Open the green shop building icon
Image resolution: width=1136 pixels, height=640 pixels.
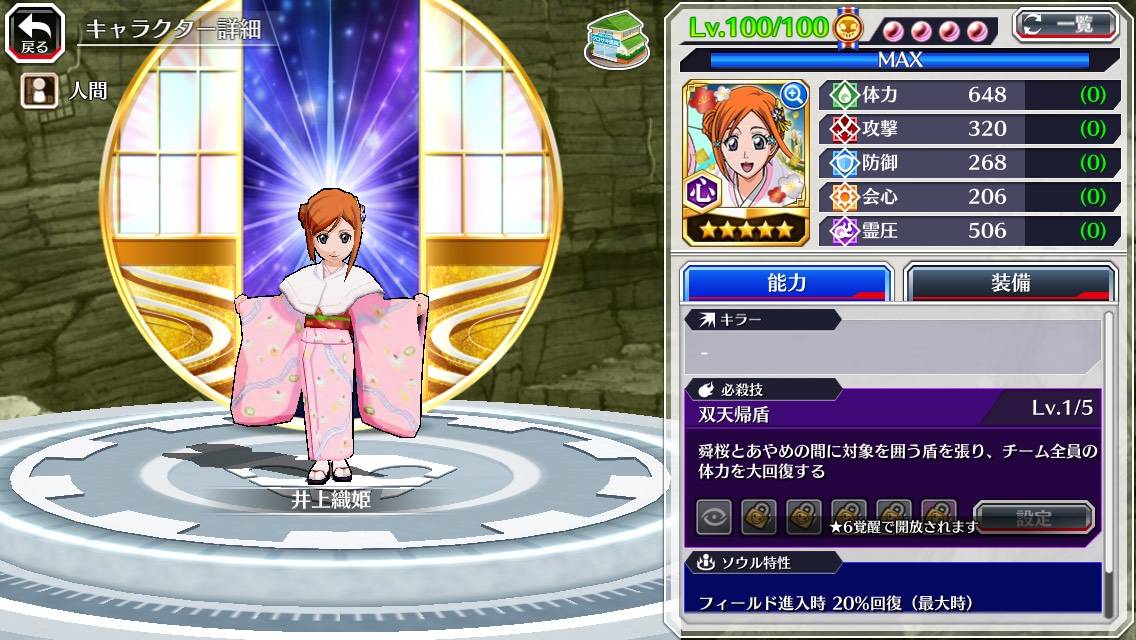[612, 39]
